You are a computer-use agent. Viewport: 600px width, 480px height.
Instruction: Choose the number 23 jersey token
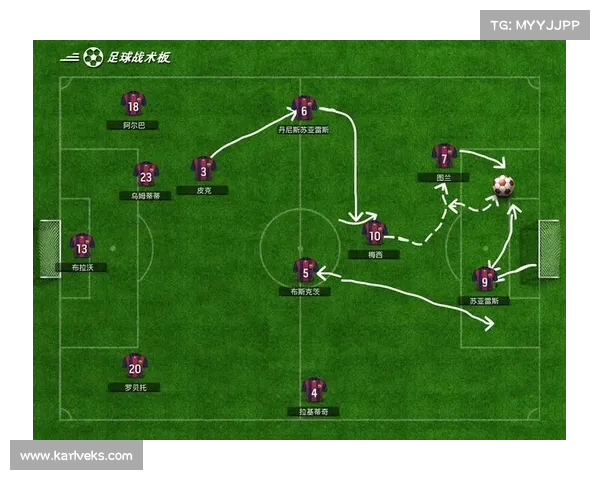(146, 174)
